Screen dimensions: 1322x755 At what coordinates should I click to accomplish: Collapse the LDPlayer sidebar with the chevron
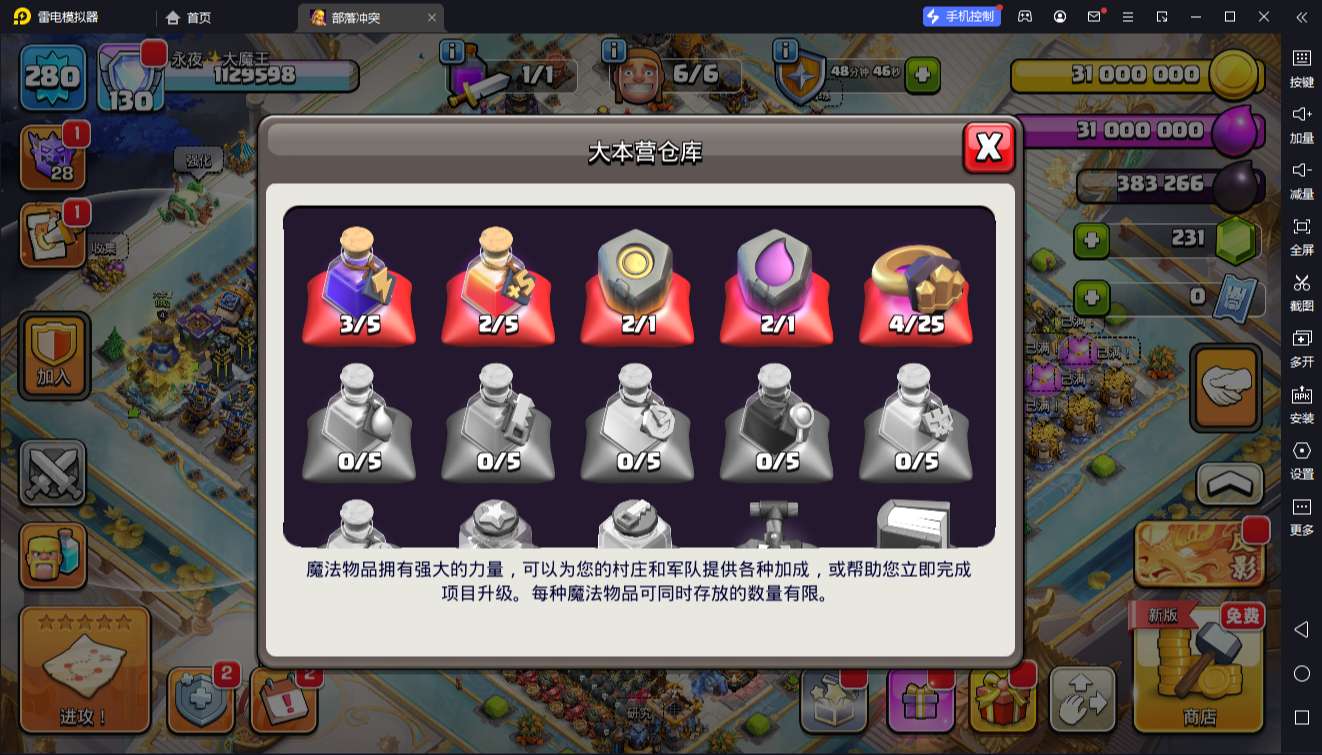pos(1302,17)
